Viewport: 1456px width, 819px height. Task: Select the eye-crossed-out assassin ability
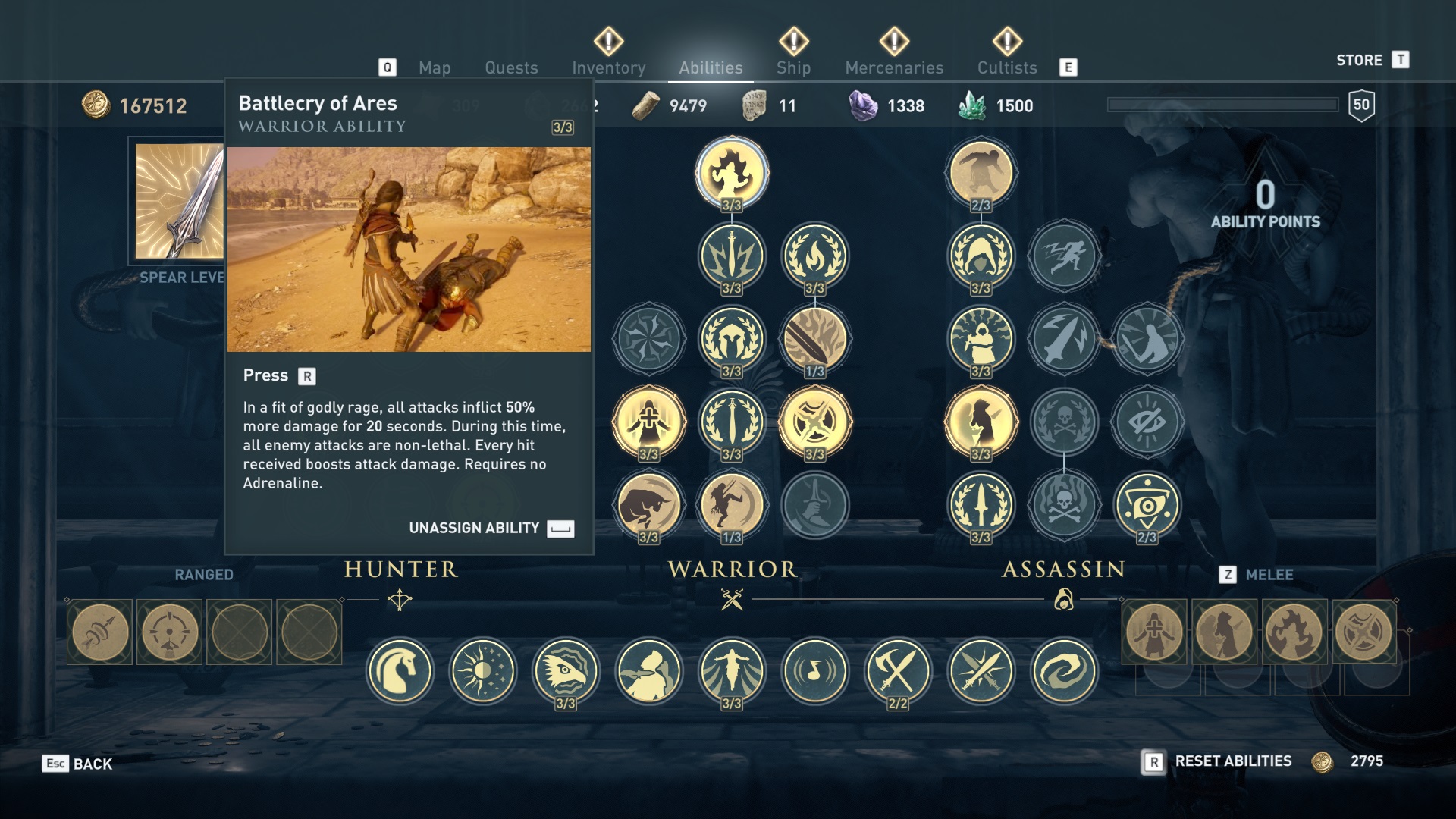[x=1147, y=421]
